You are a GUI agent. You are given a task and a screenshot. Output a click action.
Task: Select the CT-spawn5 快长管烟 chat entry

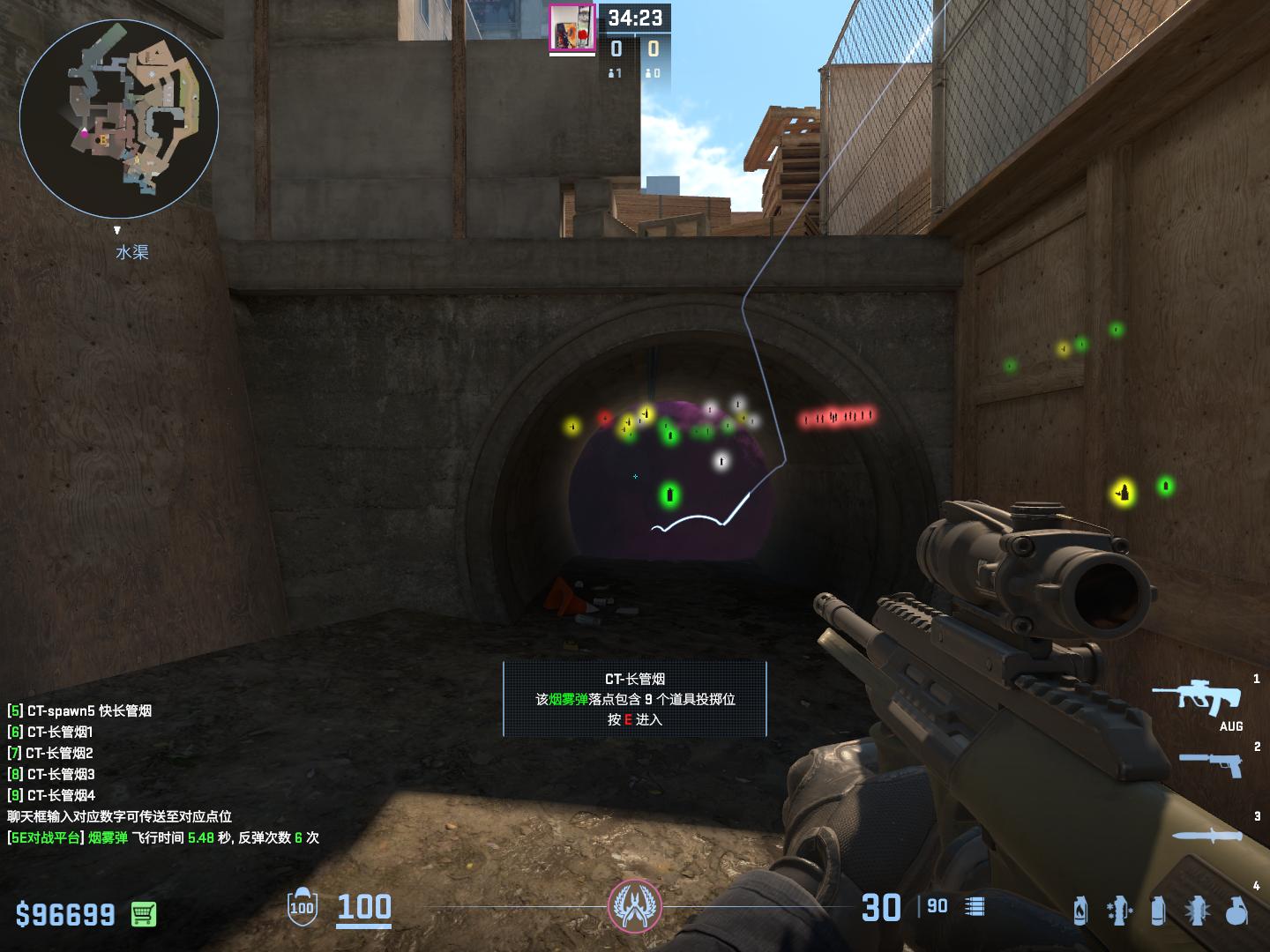(79, 710)
